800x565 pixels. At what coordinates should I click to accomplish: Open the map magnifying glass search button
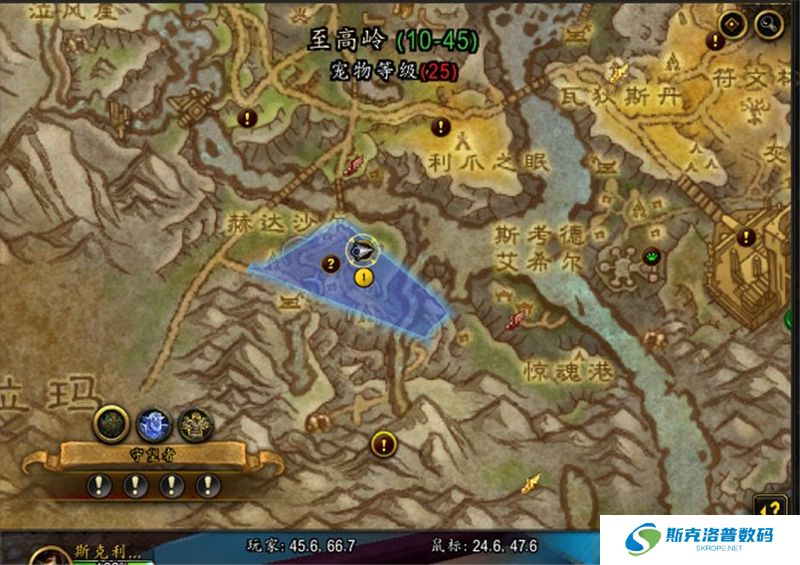[768, 22]
